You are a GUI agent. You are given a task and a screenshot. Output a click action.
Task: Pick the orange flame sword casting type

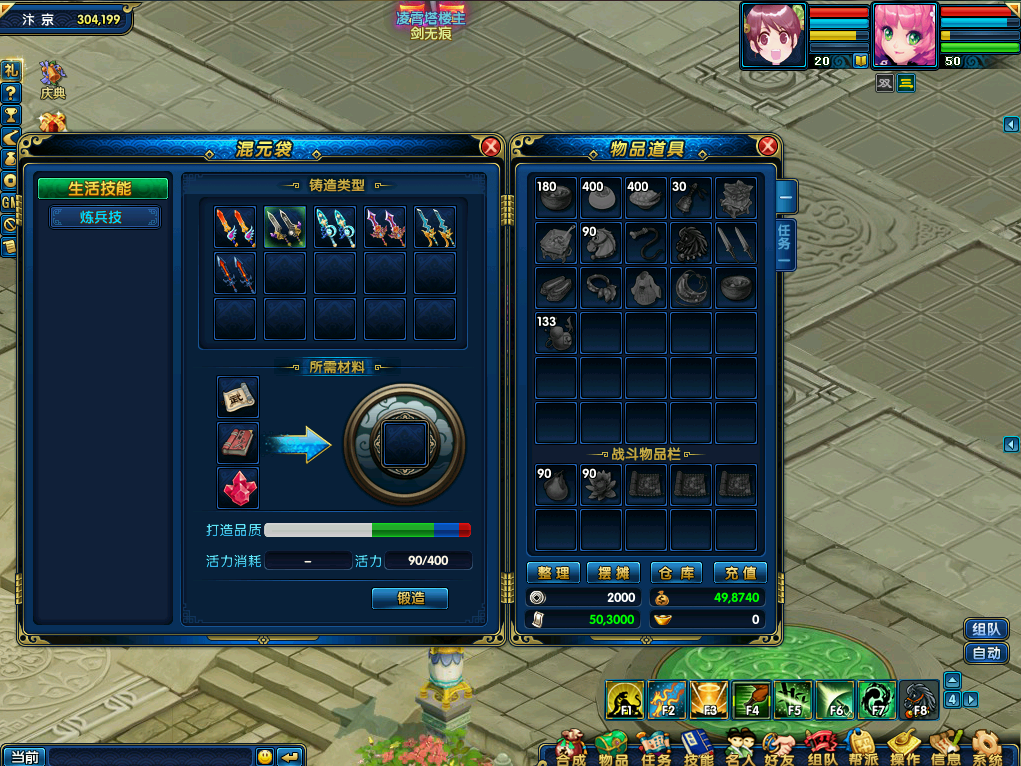[235, 227]
